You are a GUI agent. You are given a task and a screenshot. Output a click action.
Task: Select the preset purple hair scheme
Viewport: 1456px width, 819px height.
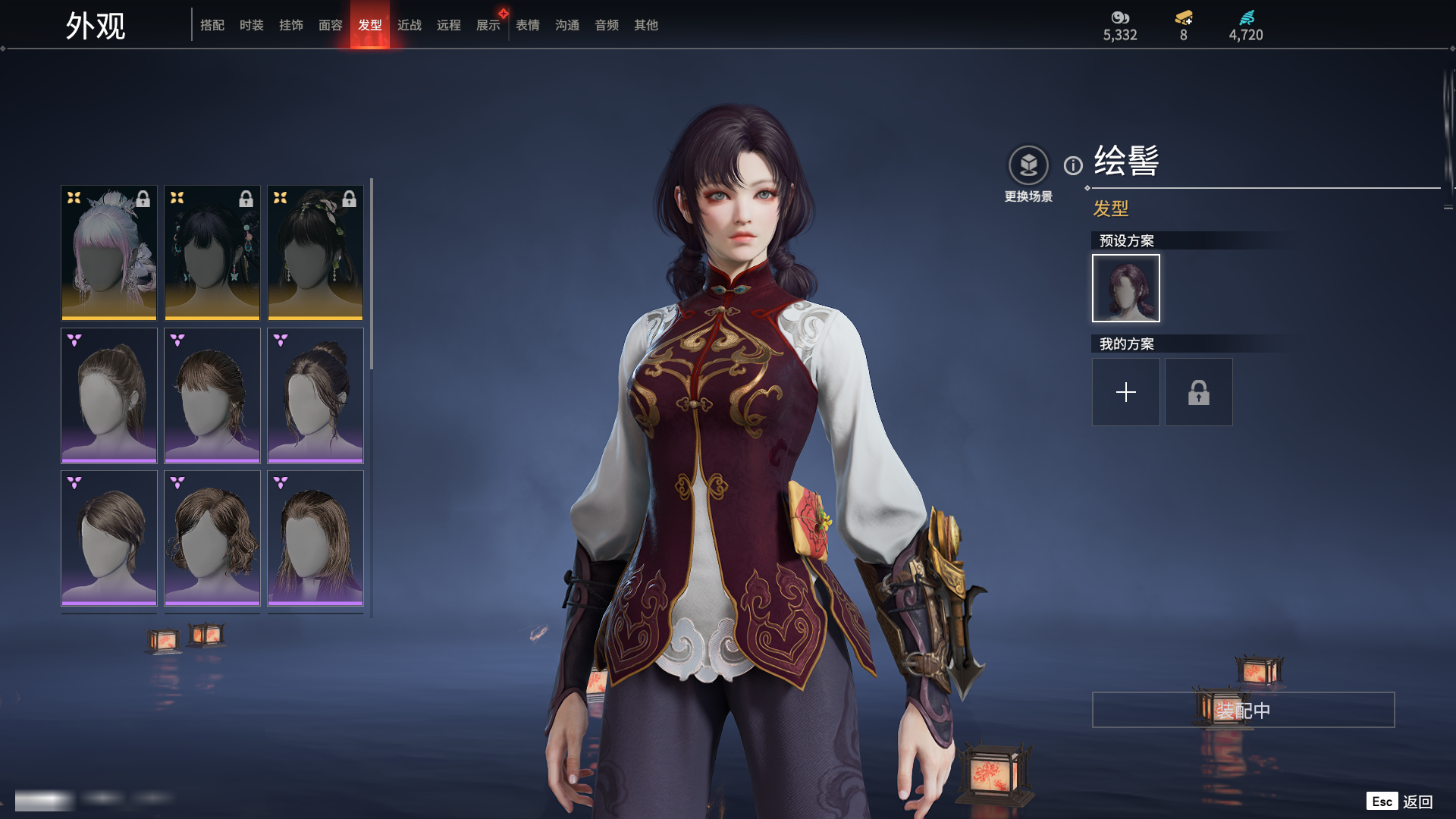coord(1126,288)
